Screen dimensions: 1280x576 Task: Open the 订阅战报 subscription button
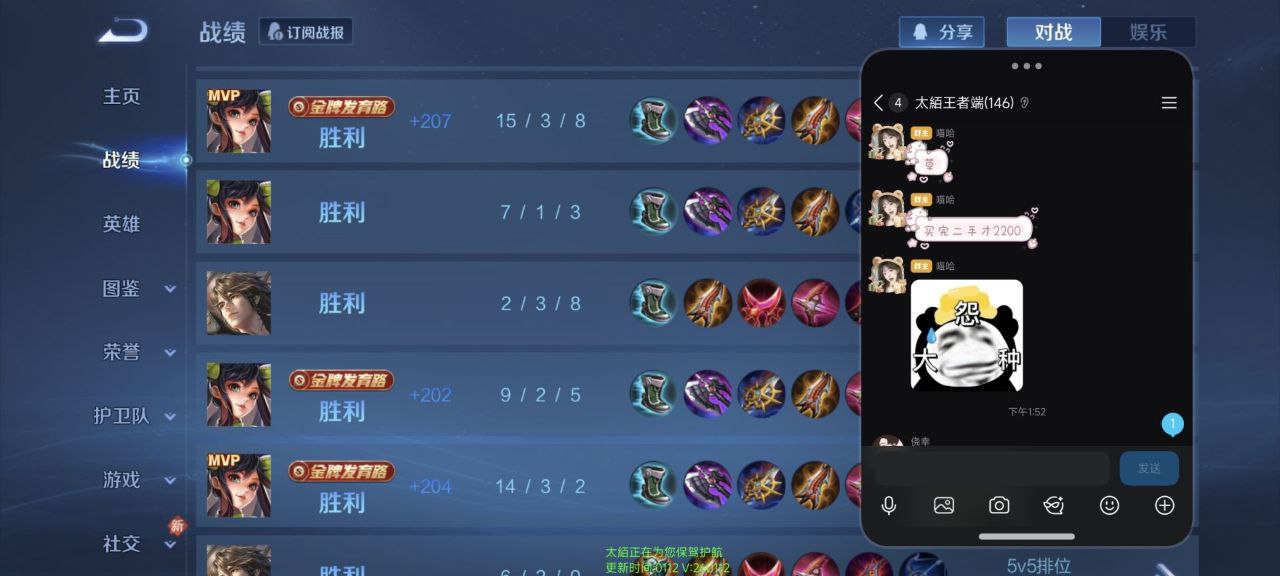(306, 32)
